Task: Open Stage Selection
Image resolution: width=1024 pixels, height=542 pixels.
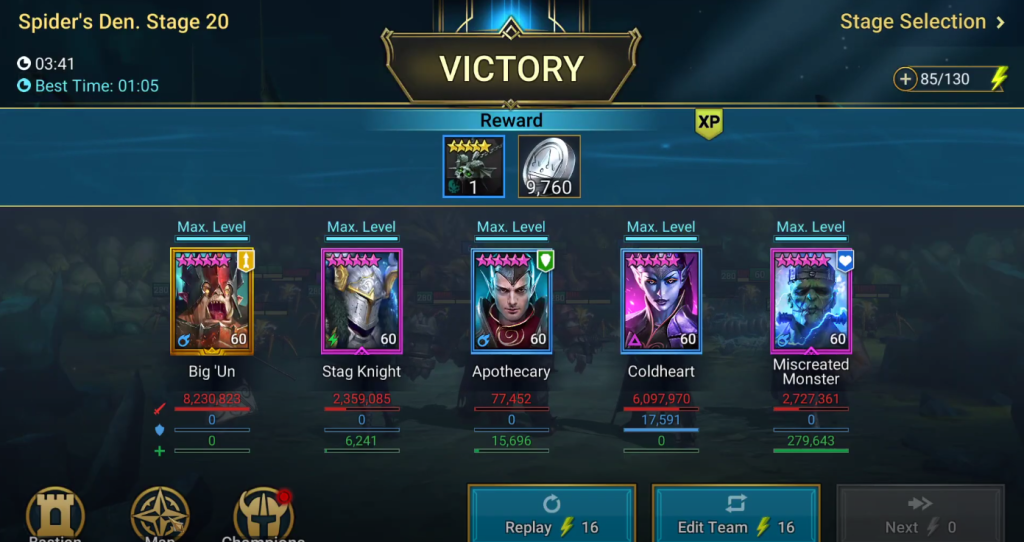Action: tap(922, 22)
